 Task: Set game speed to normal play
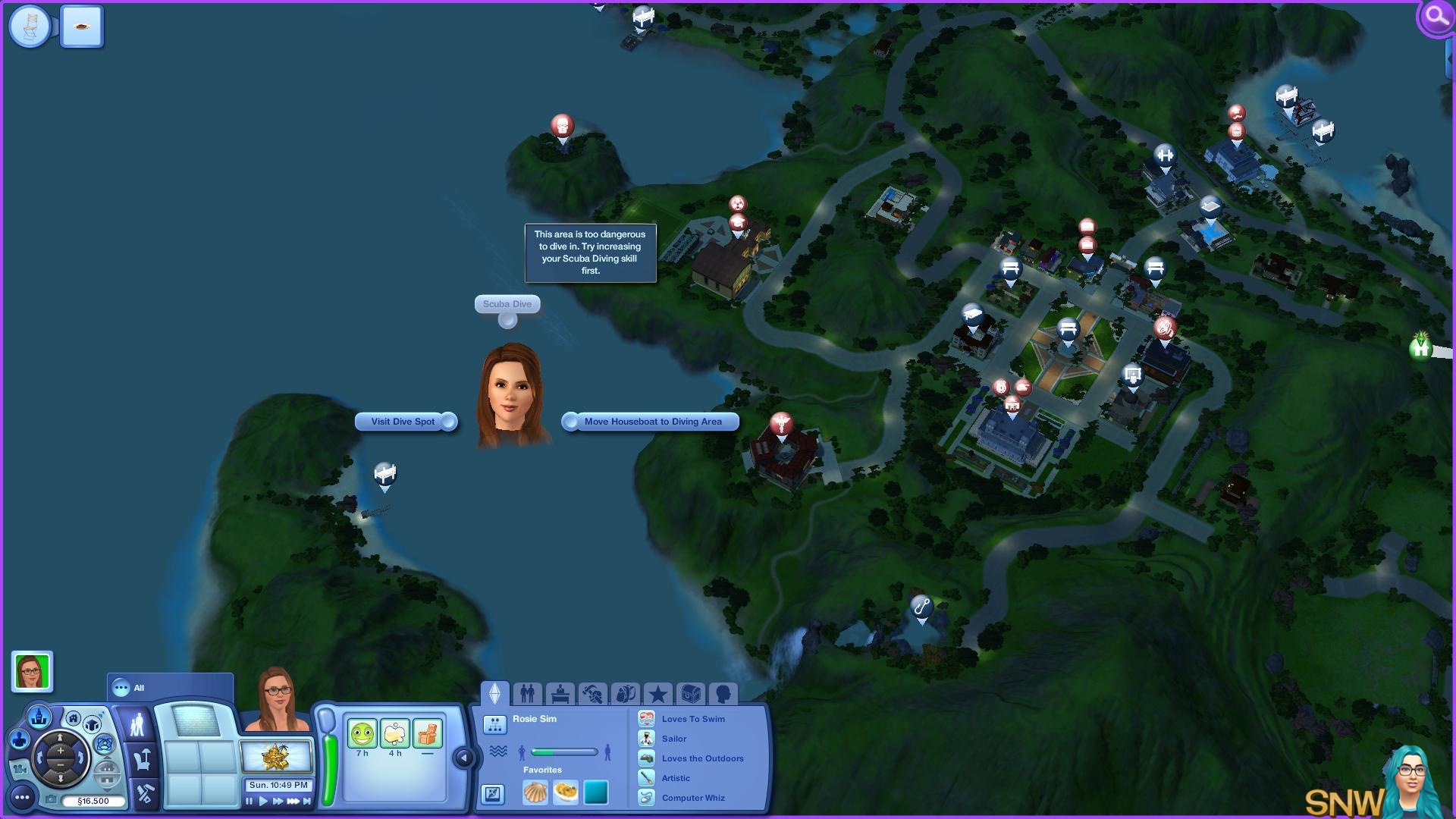263,801
